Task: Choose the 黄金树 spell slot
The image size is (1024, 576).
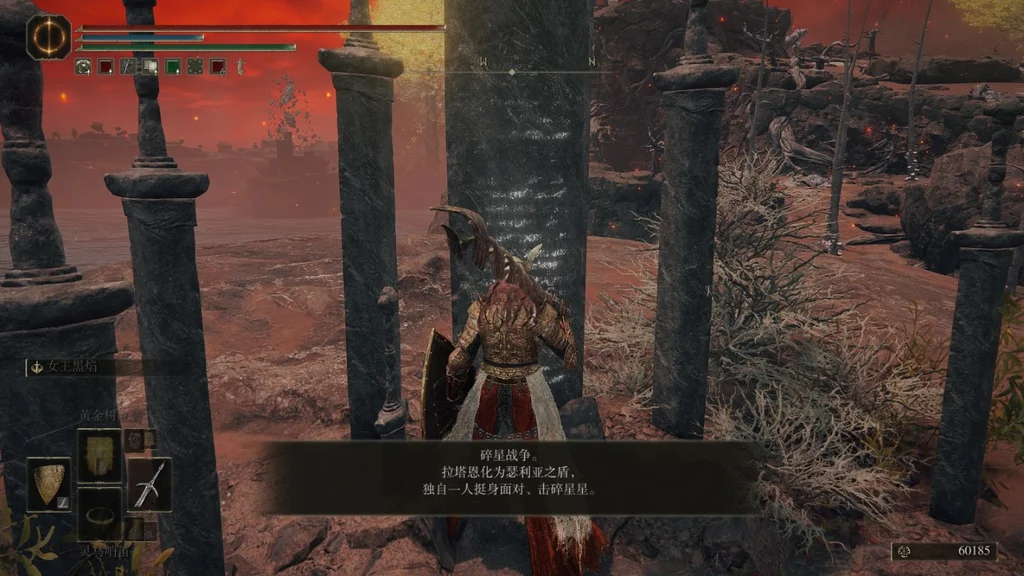Action: [99, 453]
